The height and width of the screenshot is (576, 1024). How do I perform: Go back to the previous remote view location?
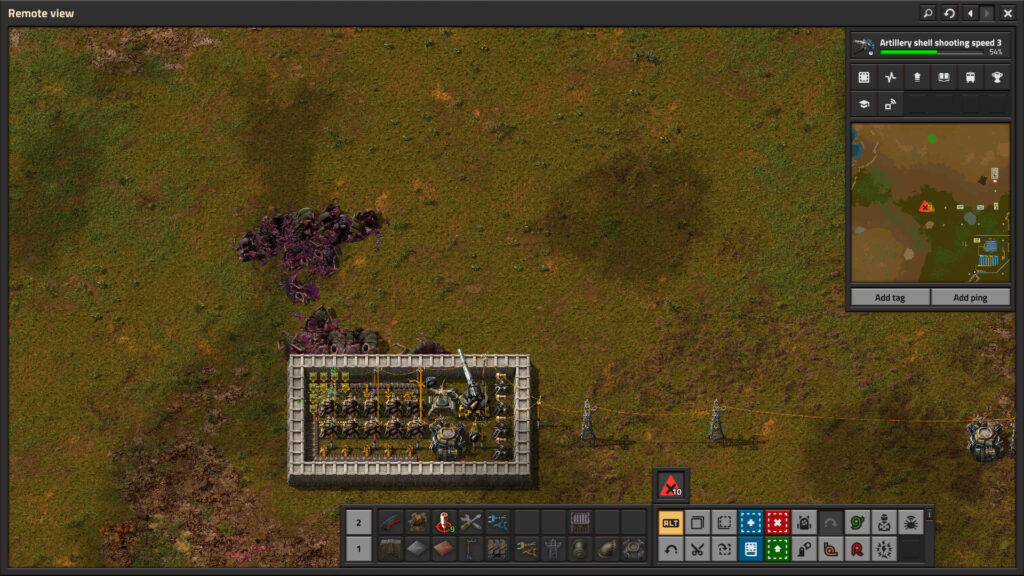[969, 13]
